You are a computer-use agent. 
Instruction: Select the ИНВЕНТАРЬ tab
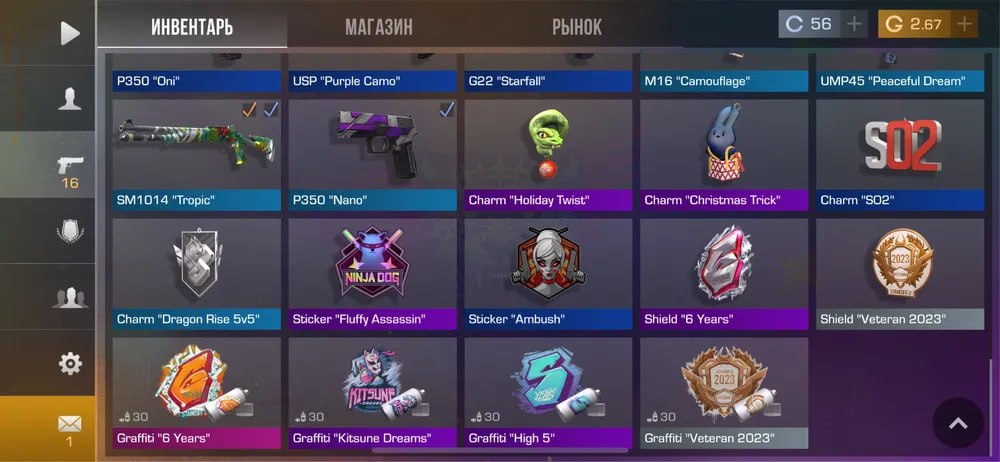[193, 27]
